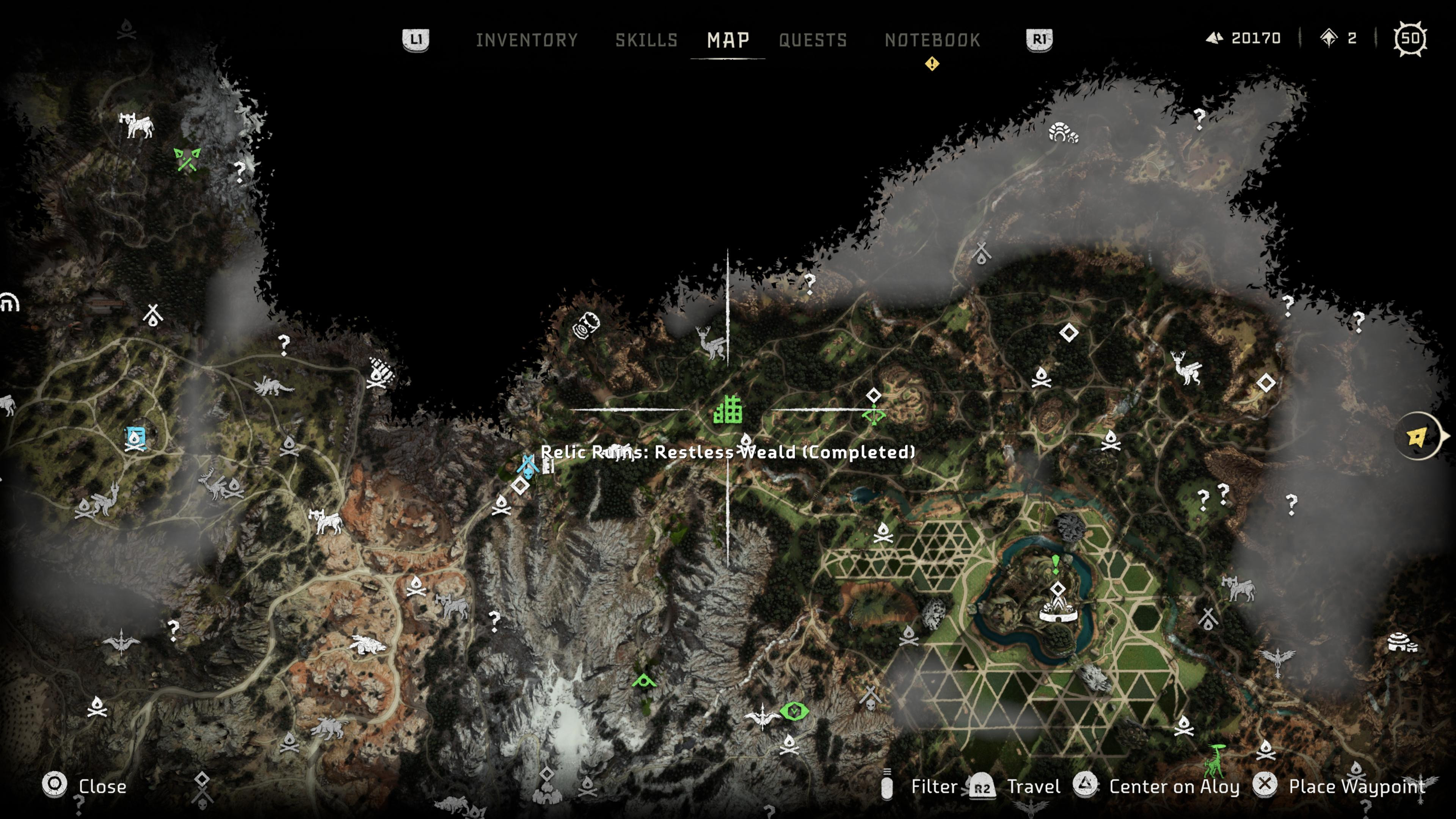Open the Skills tab
The image size is (1456, 819).
pyautogui.click(x=646, y=39)
